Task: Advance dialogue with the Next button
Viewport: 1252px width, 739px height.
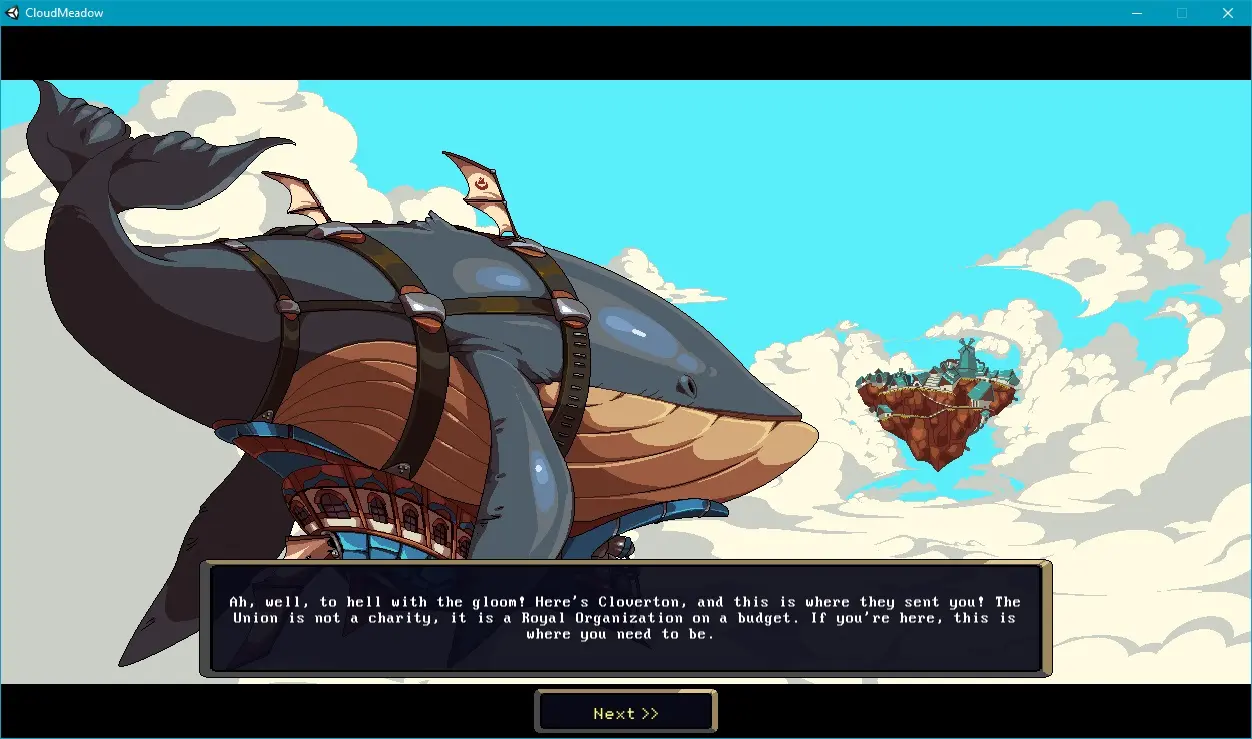Action: (x=626, y=713)
